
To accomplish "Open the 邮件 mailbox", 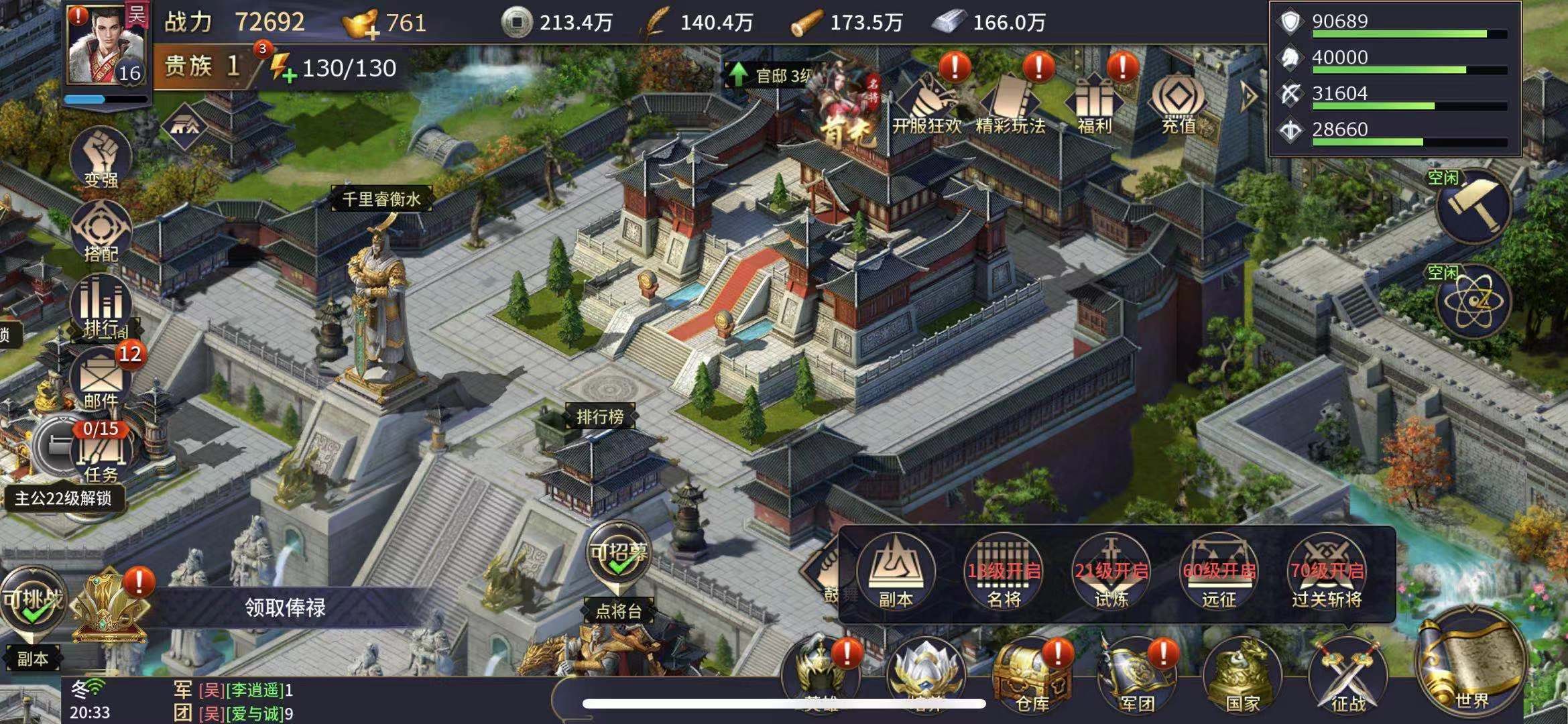I will pyautogui.click(x=101, y=379).
